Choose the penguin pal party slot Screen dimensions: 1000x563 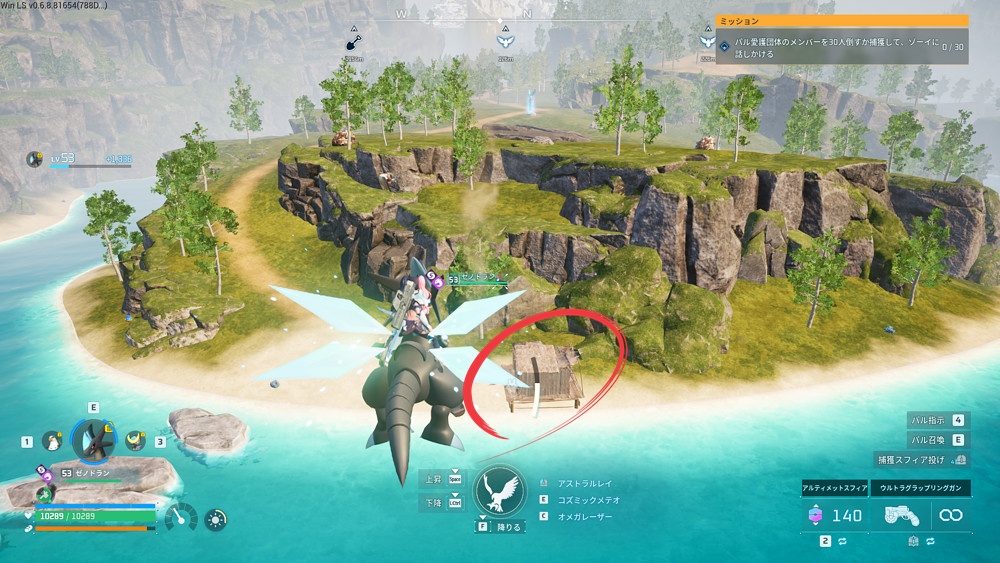pos(52,440)
